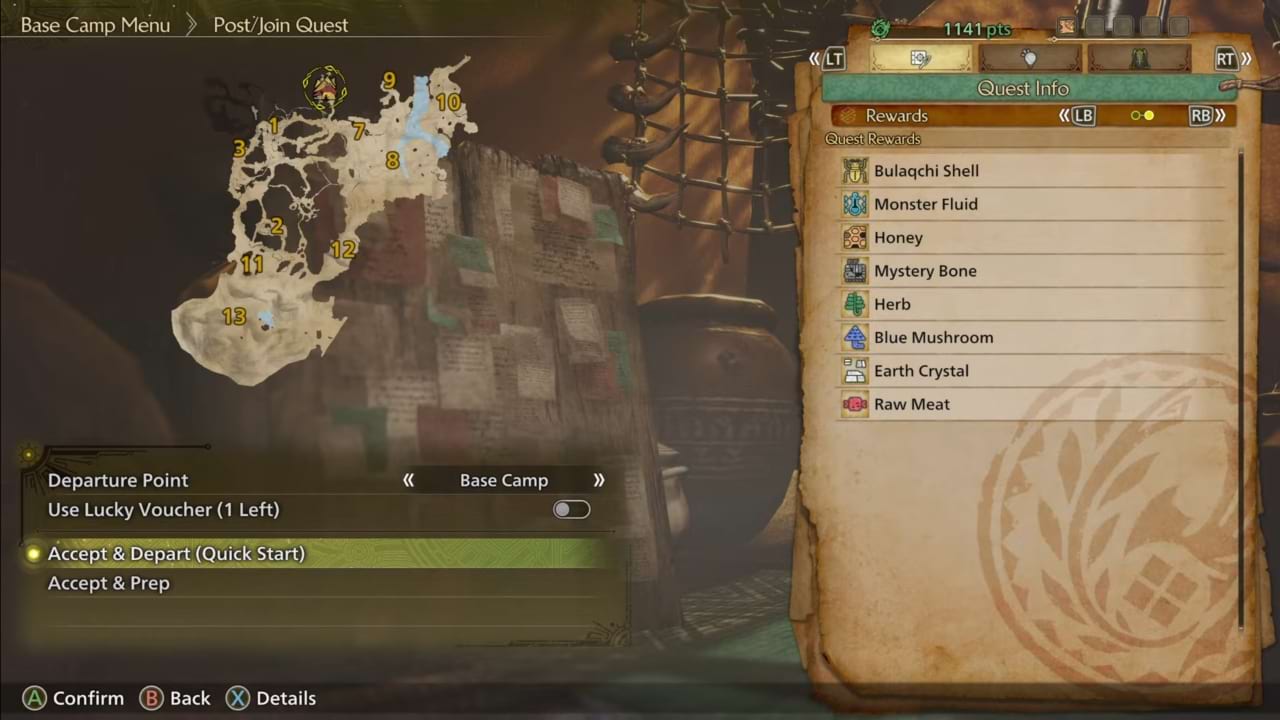Select the Accept & Prep option
1280x720 pixels.
(x=109, y=583)
